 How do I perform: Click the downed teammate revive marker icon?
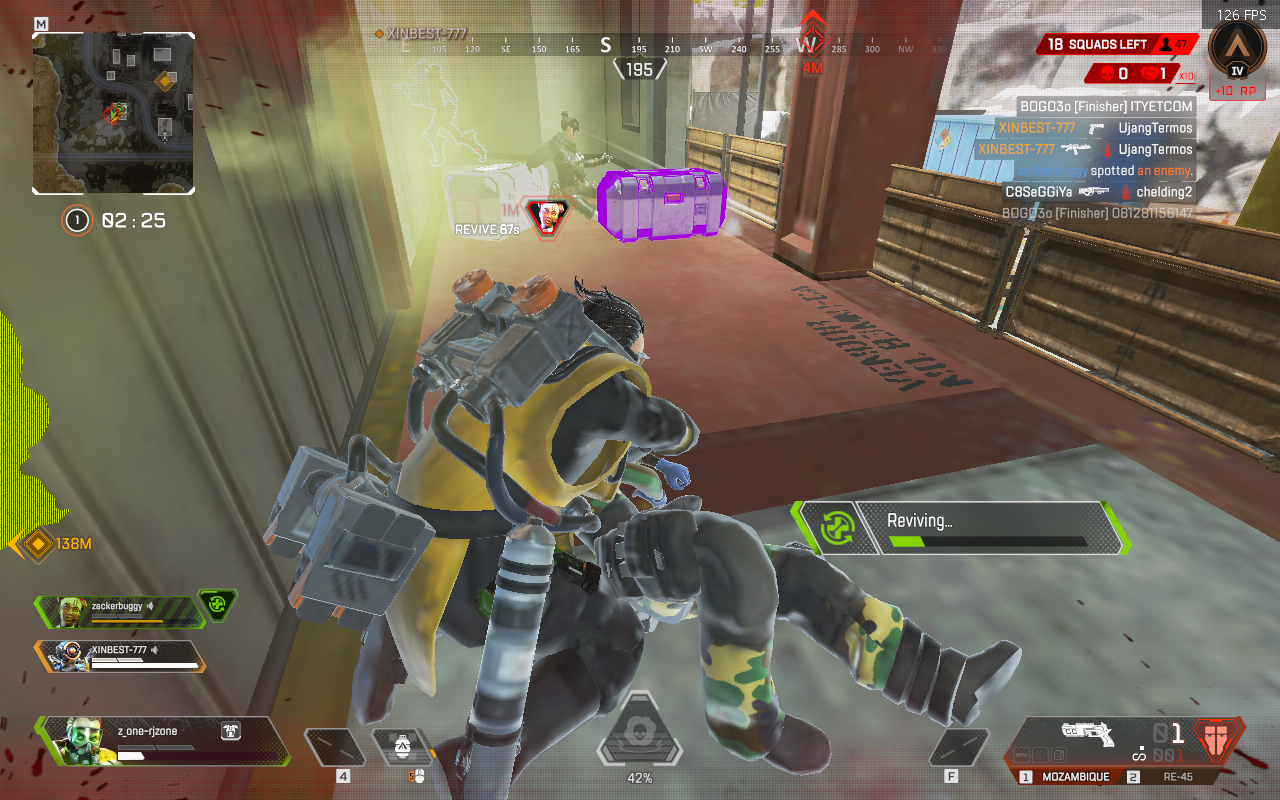tap(547, 215)
